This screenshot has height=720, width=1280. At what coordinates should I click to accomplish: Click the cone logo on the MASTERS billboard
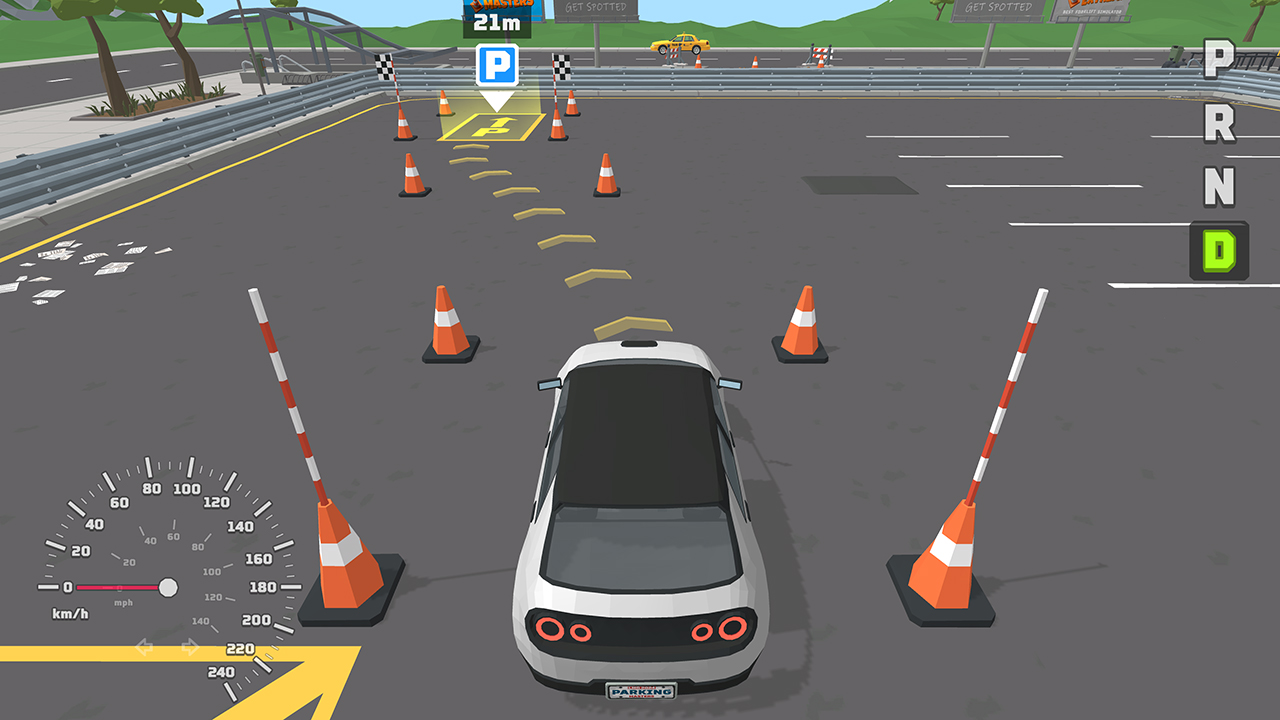click(x=477, y=6)
